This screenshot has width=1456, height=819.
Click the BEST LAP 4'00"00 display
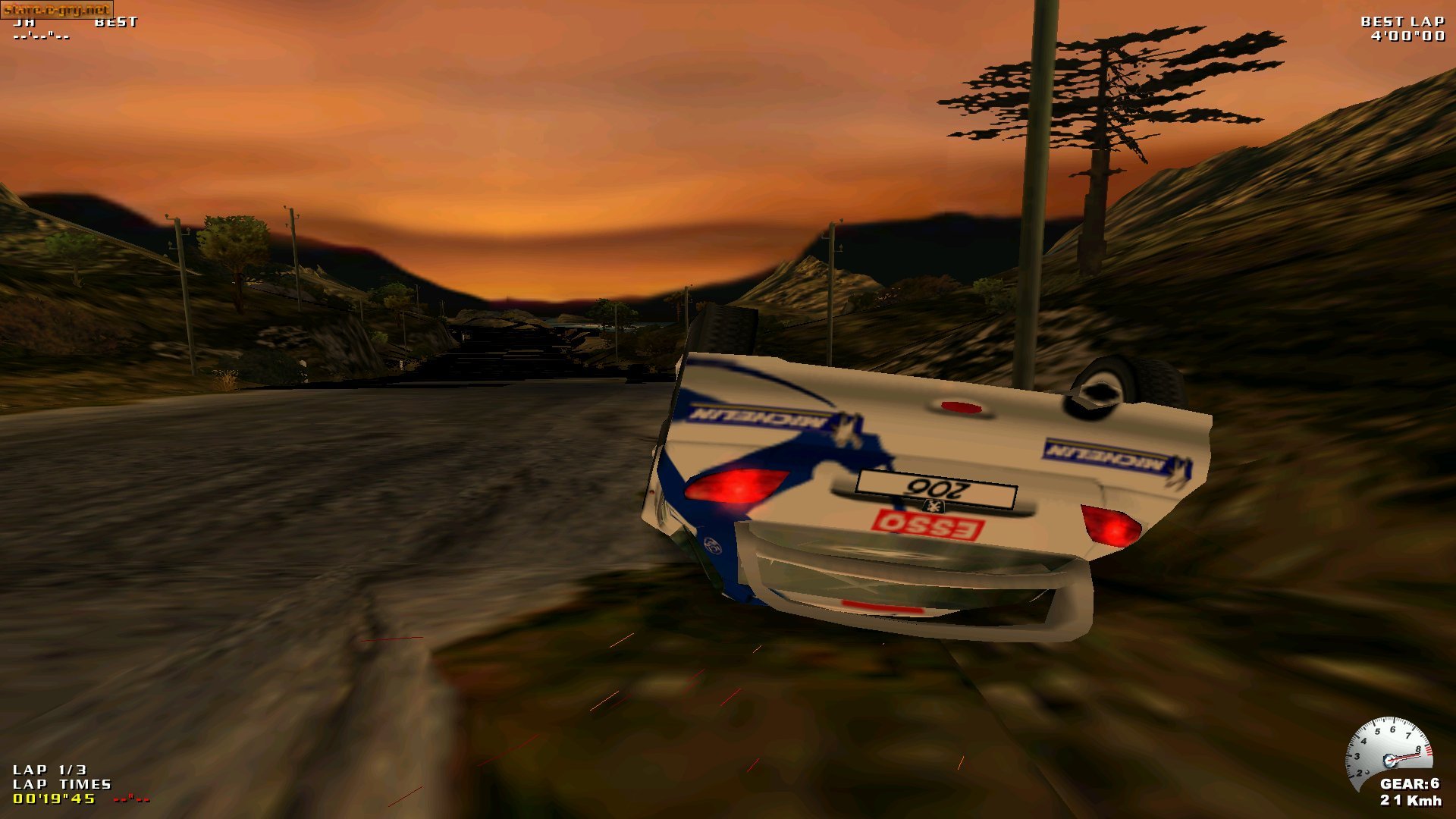coord(1407,28)
